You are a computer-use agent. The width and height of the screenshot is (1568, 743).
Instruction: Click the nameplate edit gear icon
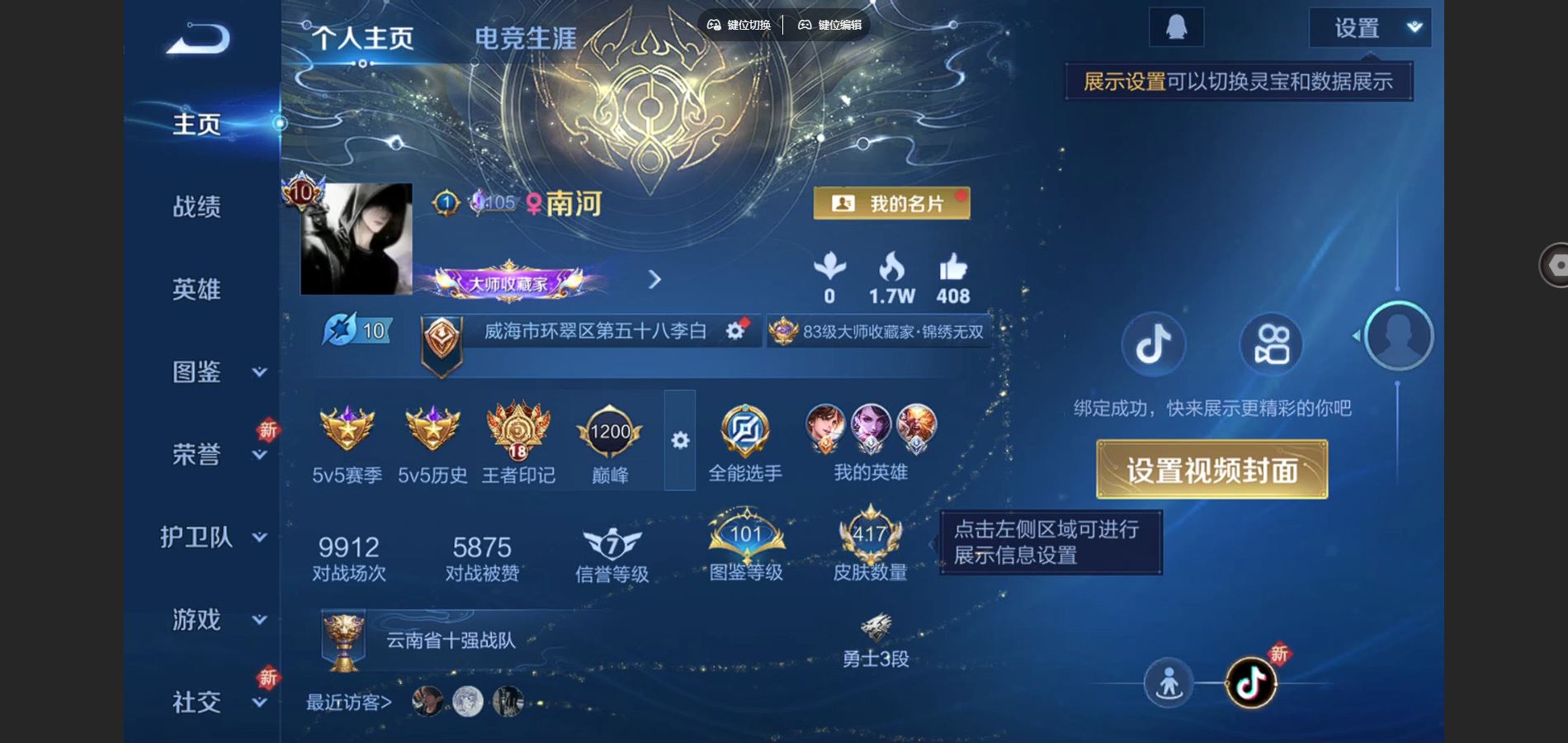click(x=734, y=330)
